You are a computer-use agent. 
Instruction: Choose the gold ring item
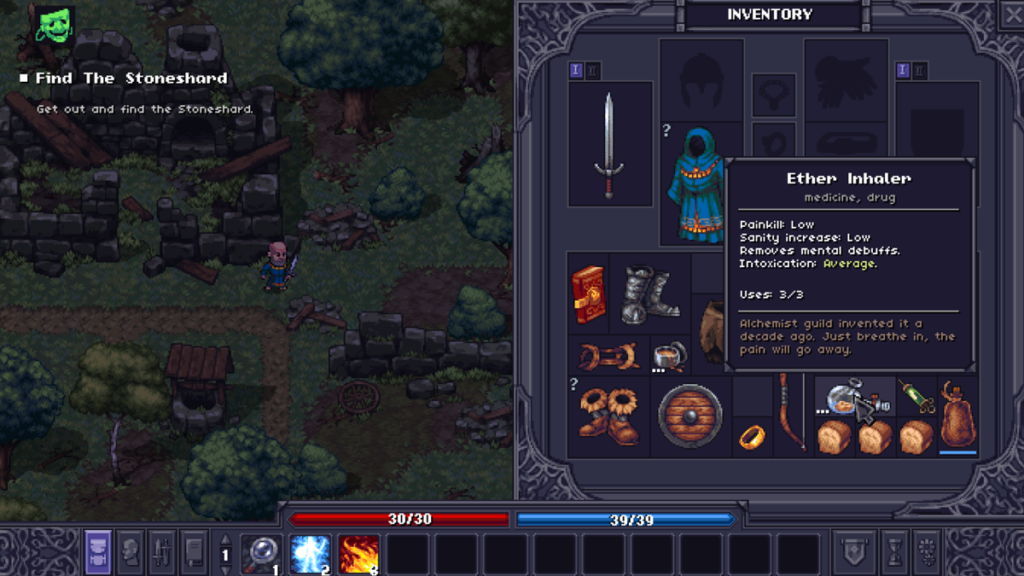click(x=751, y=436)
